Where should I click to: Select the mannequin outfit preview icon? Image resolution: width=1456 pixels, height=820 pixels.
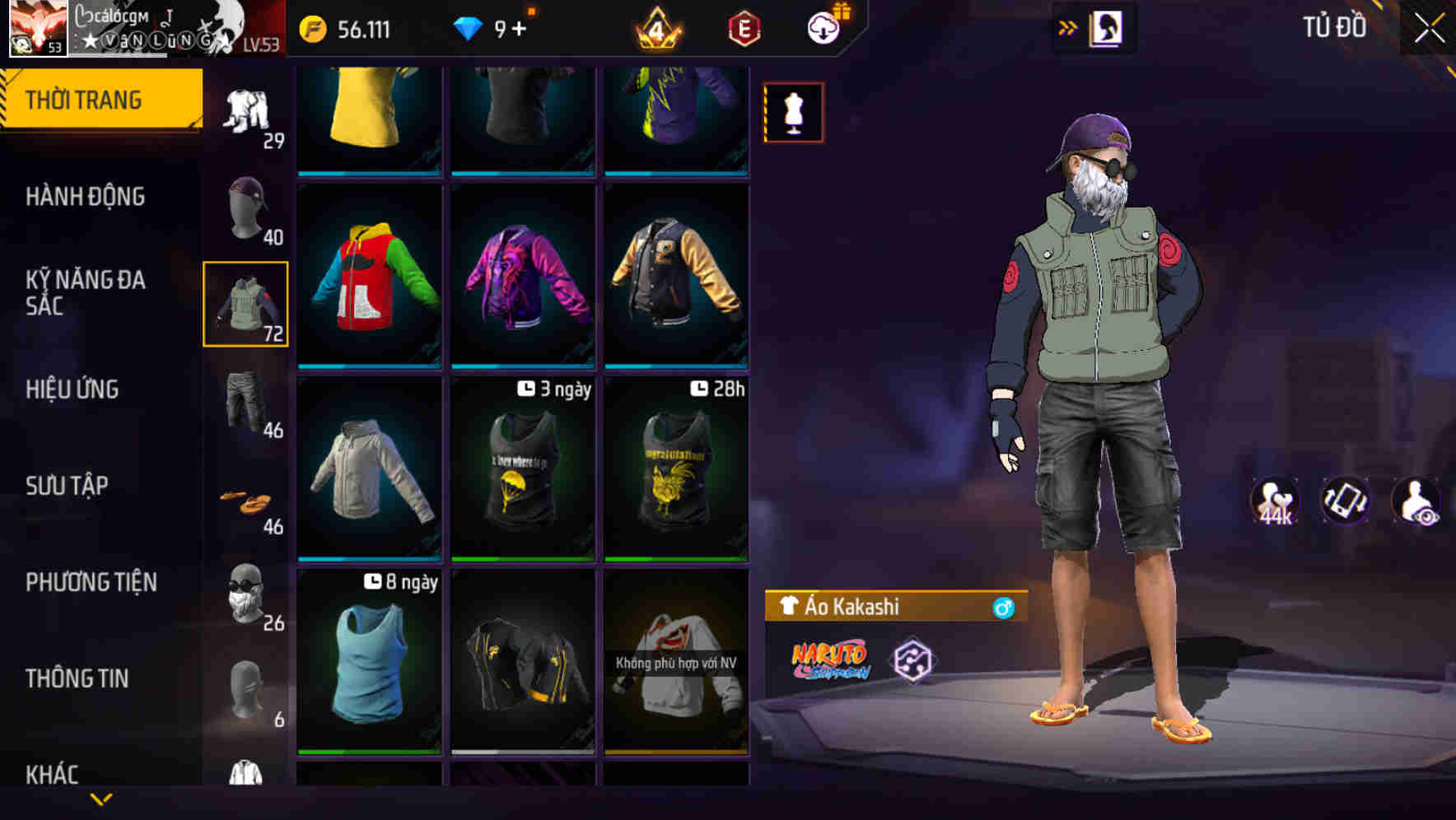pos(793,112)
